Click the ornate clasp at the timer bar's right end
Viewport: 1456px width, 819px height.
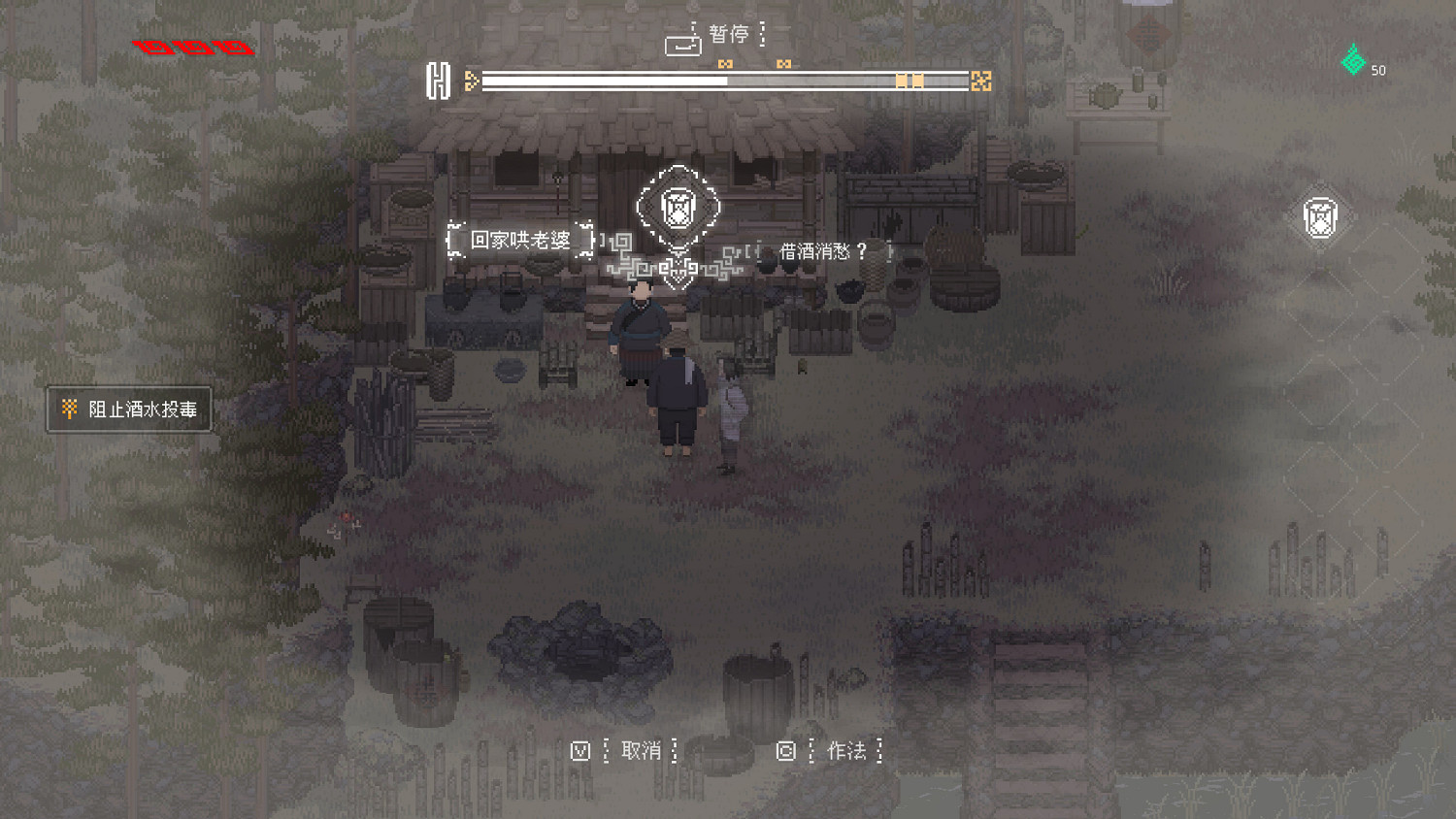click(982, 80)
